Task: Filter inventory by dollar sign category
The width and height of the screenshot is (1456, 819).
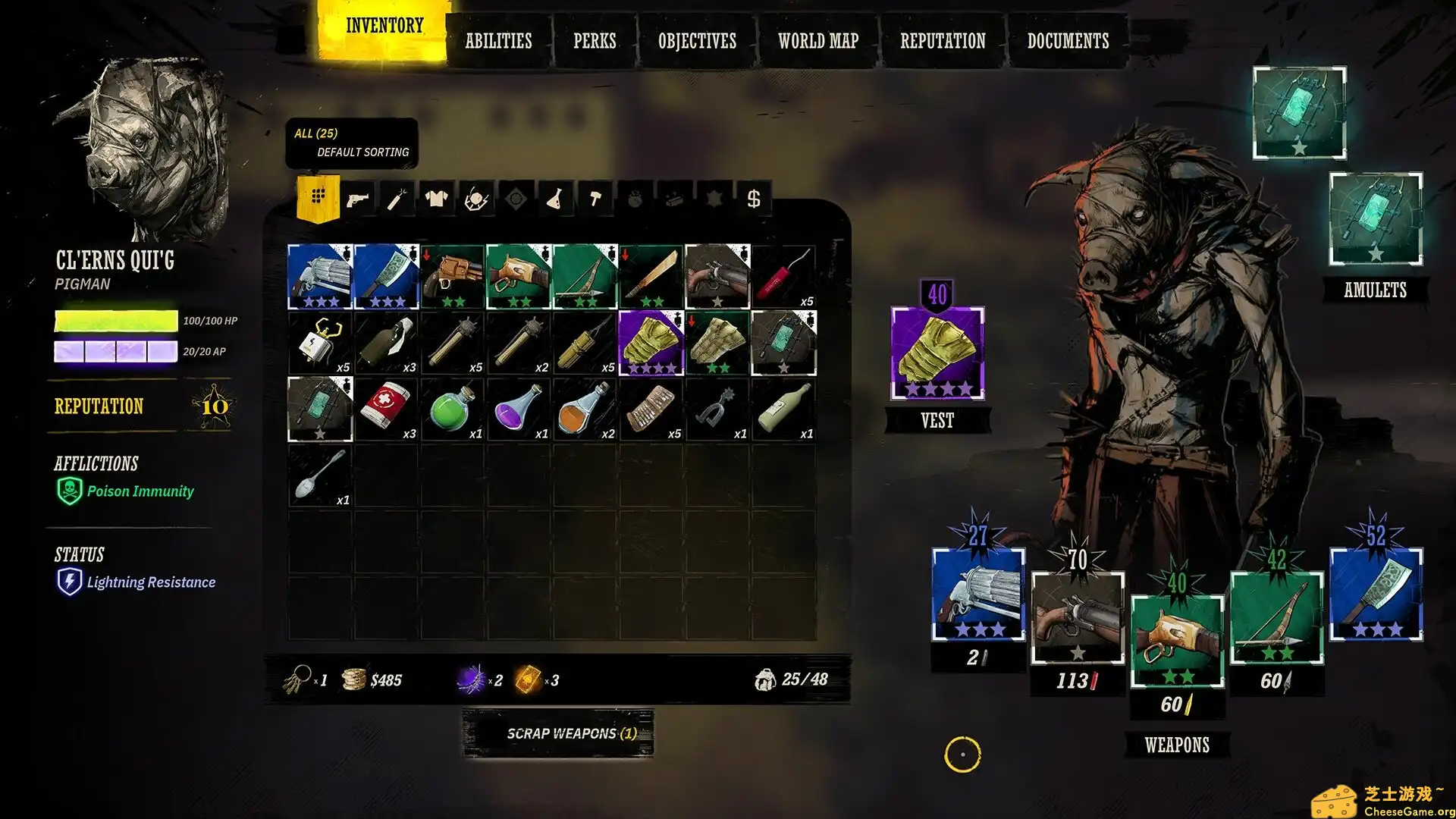Action: 753,199
